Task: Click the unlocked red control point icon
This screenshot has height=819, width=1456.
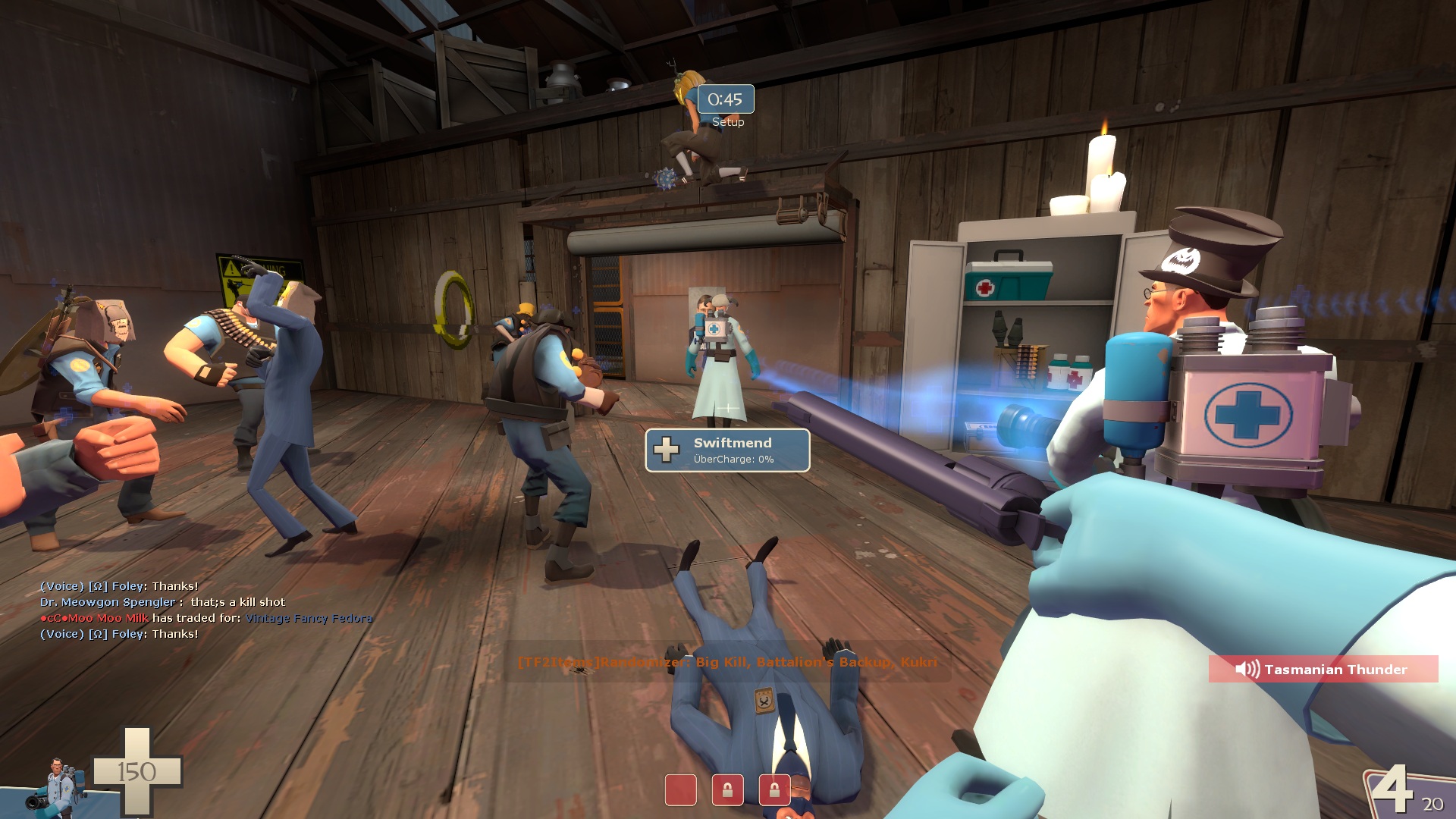Action: click(x=680, y=789)
